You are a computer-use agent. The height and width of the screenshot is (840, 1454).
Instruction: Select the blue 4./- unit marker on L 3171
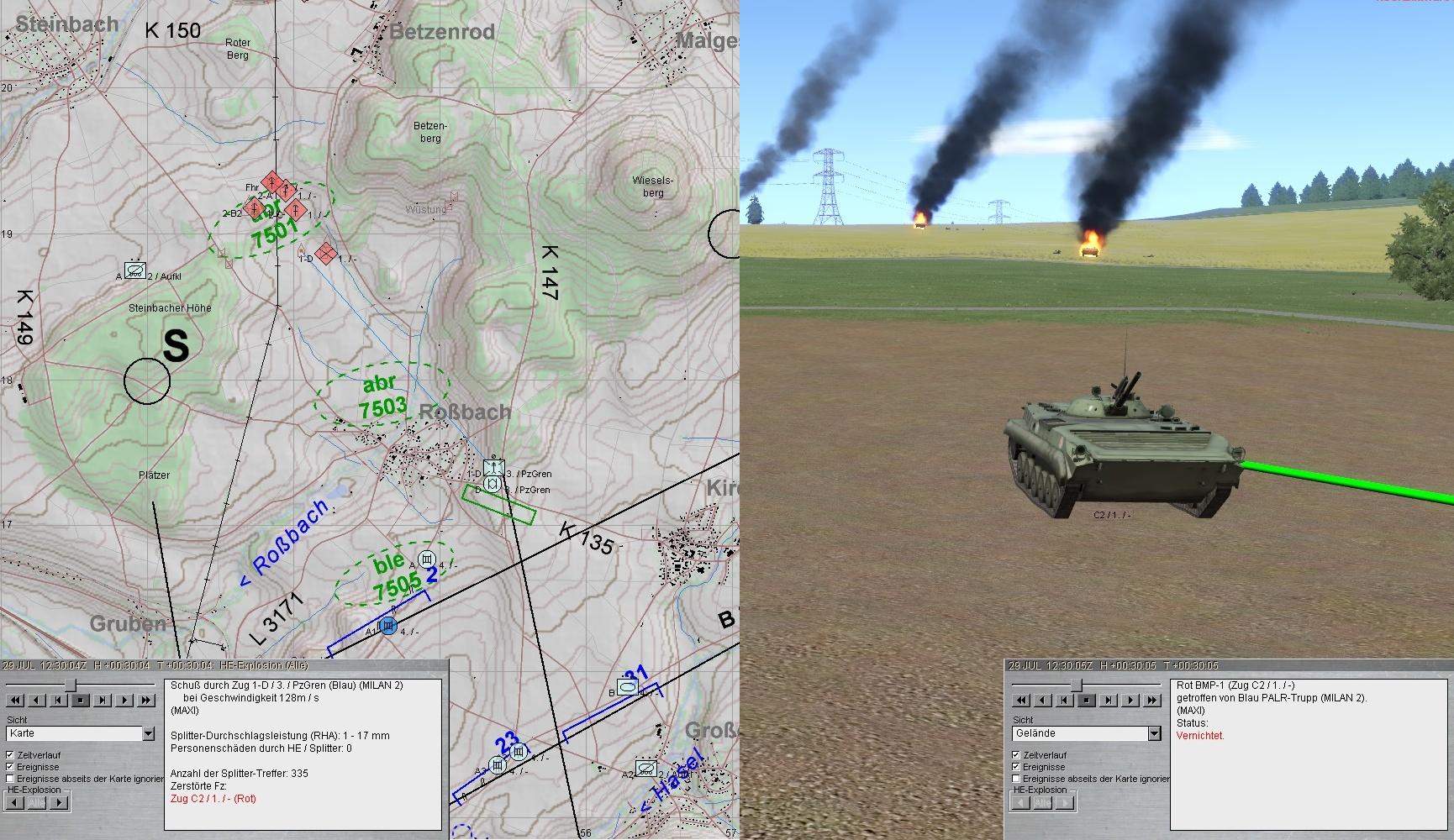387,626
